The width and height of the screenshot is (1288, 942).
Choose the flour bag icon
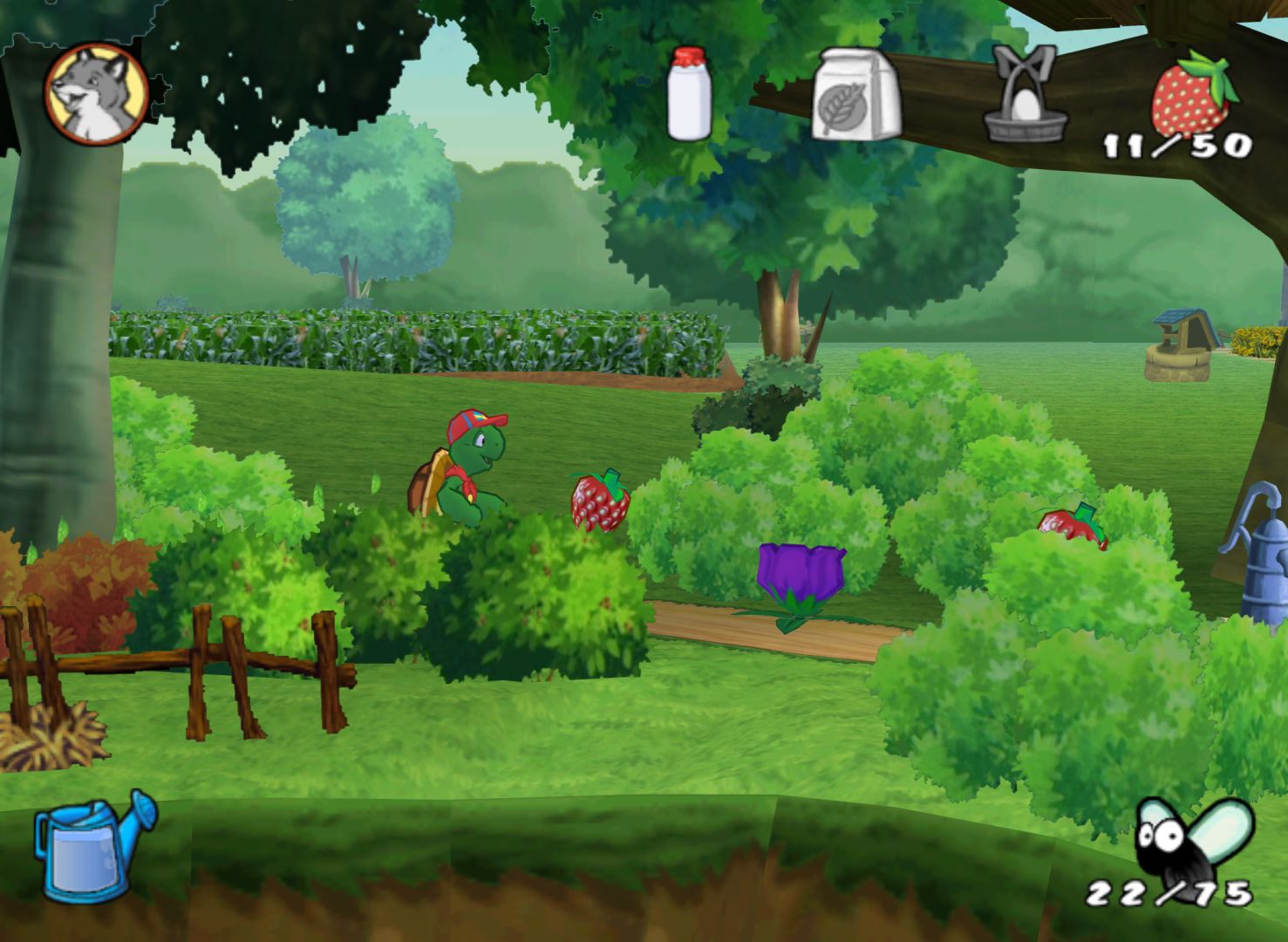tap(856, 94)
